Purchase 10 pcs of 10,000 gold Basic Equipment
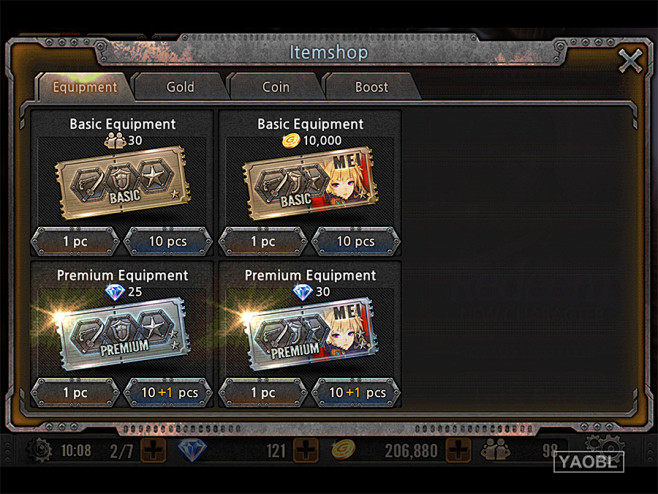 click(356, 241)
